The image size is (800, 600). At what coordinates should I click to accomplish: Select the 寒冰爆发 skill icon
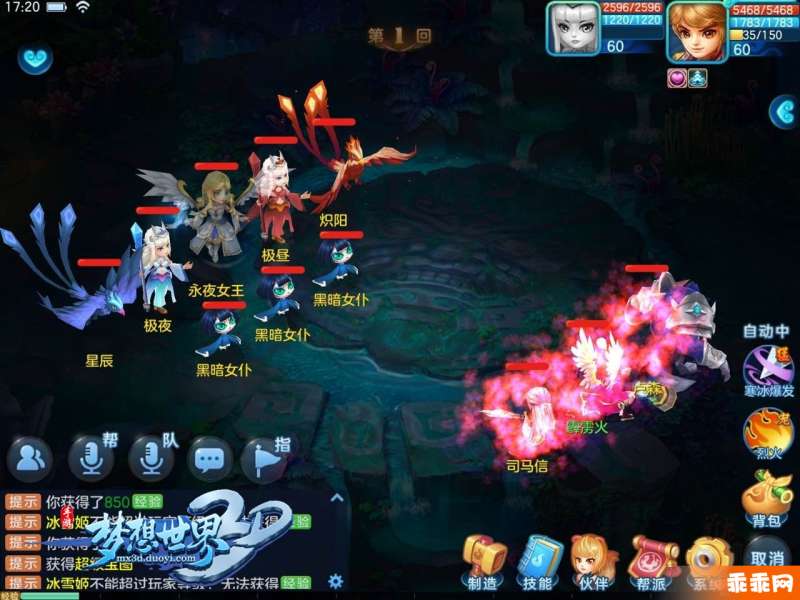(766, 368)
